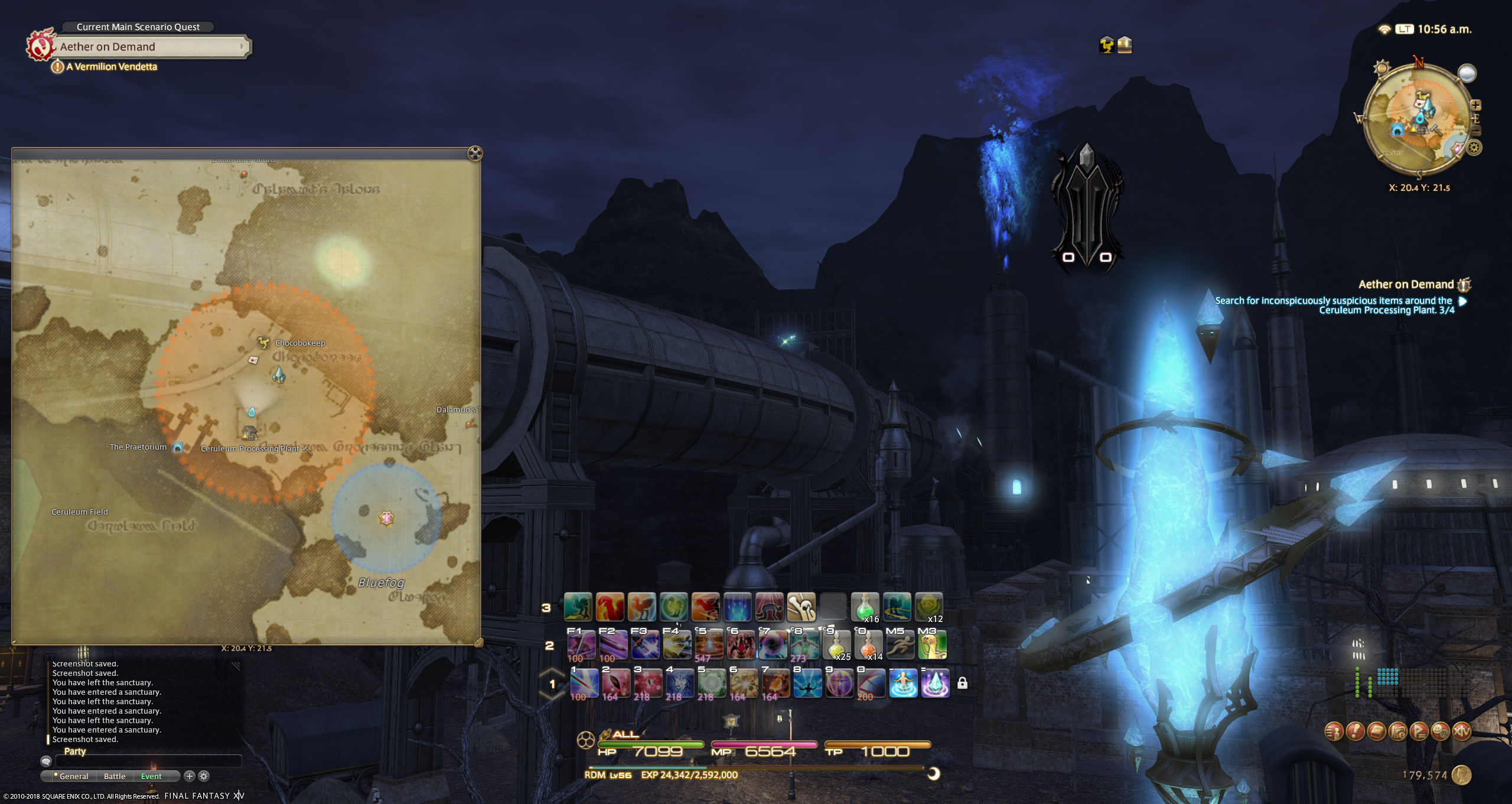
Task: Add a new chat tab with plus button
Action: tap(190, 776)
